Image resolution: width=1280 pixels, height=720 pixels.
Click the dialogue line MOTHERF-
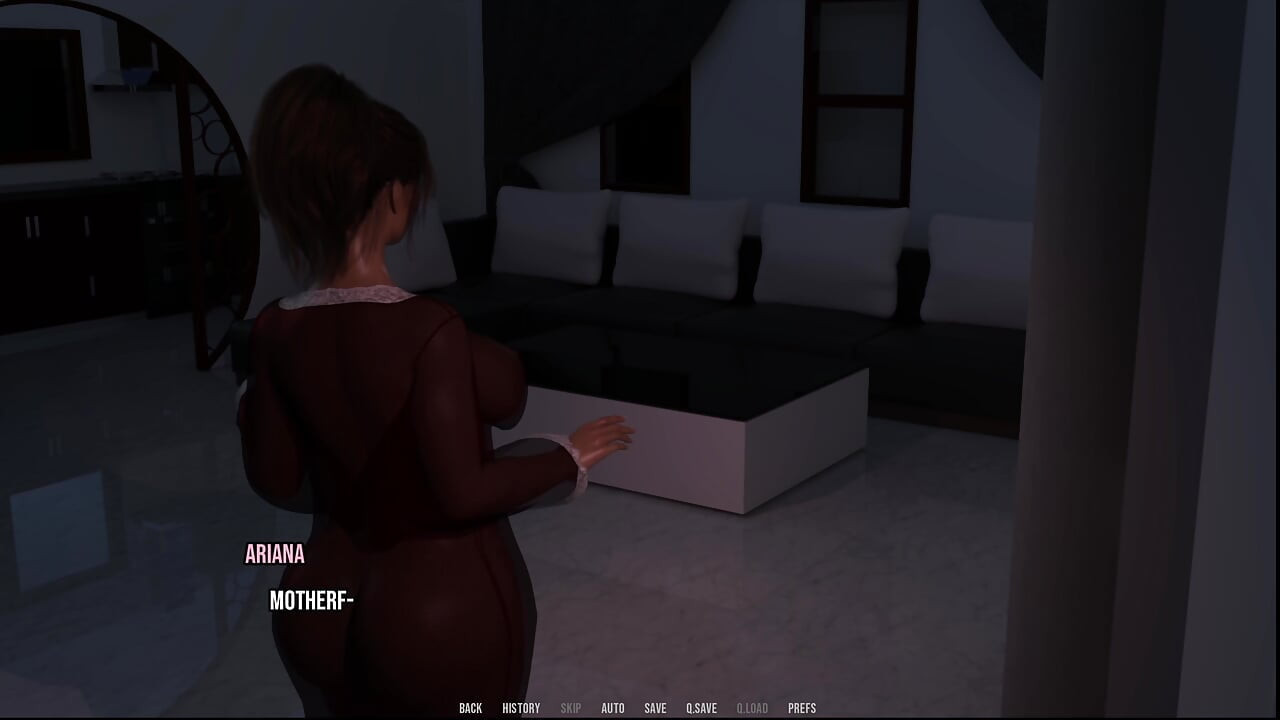pyautogui.click(x=311, y=602)
